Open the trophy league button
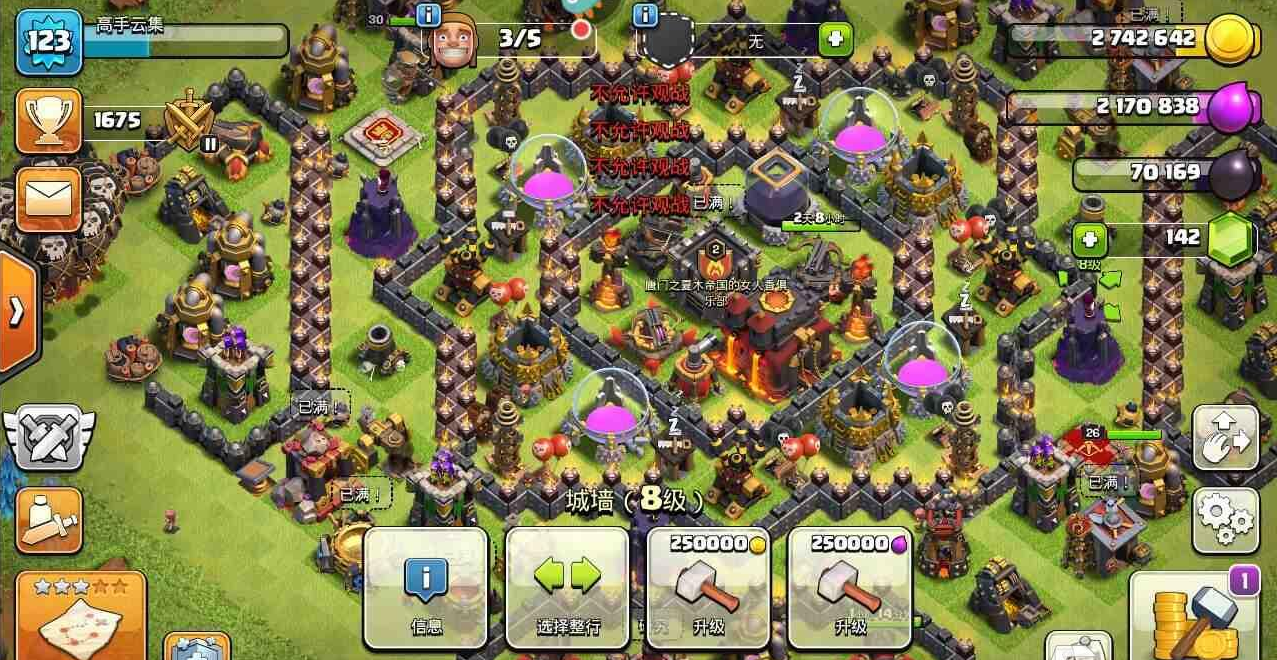Viewport: 1277px width, 660px height. [x=48, y=121]
